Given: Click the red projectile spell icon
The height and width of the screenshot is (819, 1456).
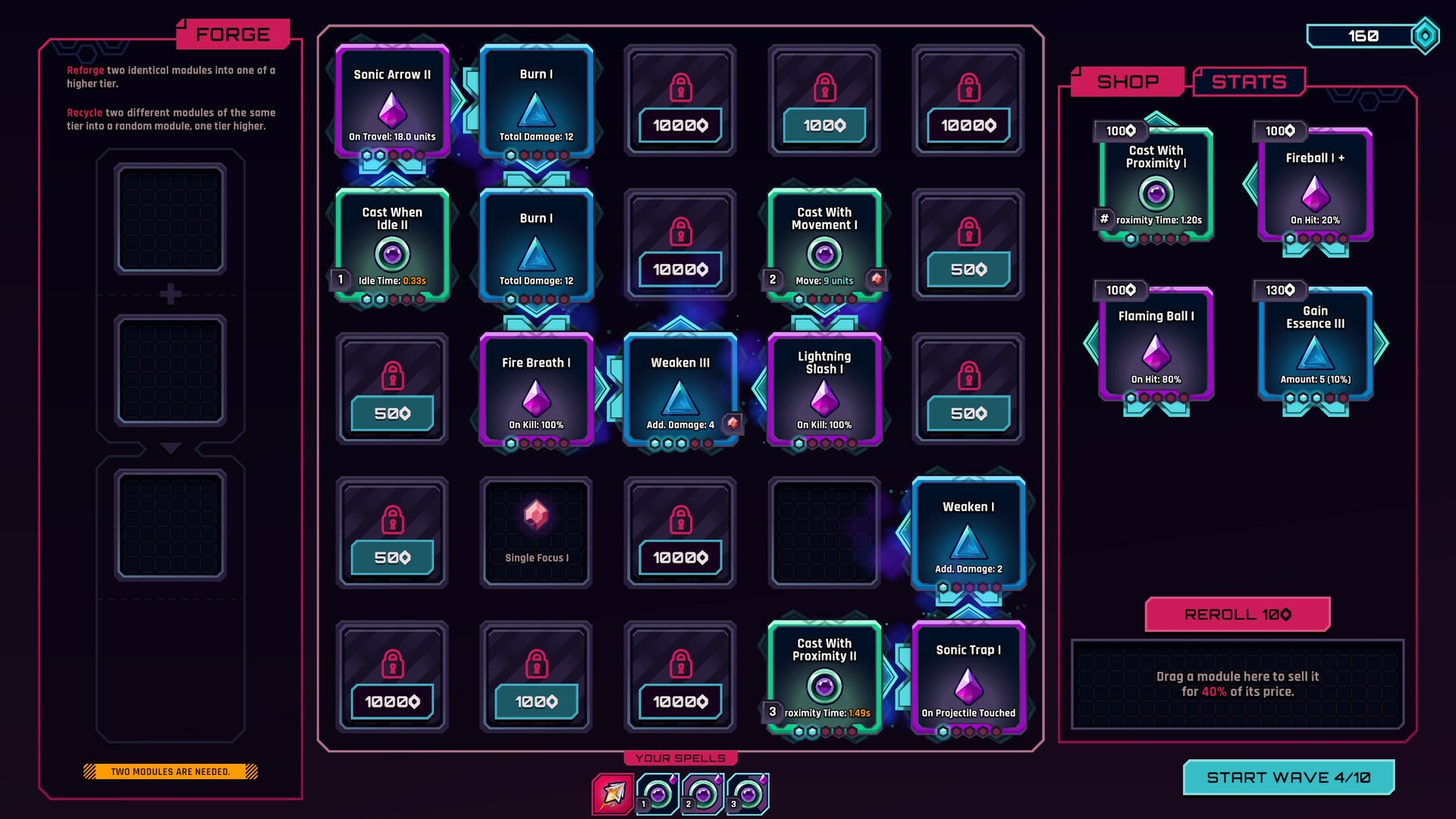Looking at the screenshot, I should (x=613, y=794).
